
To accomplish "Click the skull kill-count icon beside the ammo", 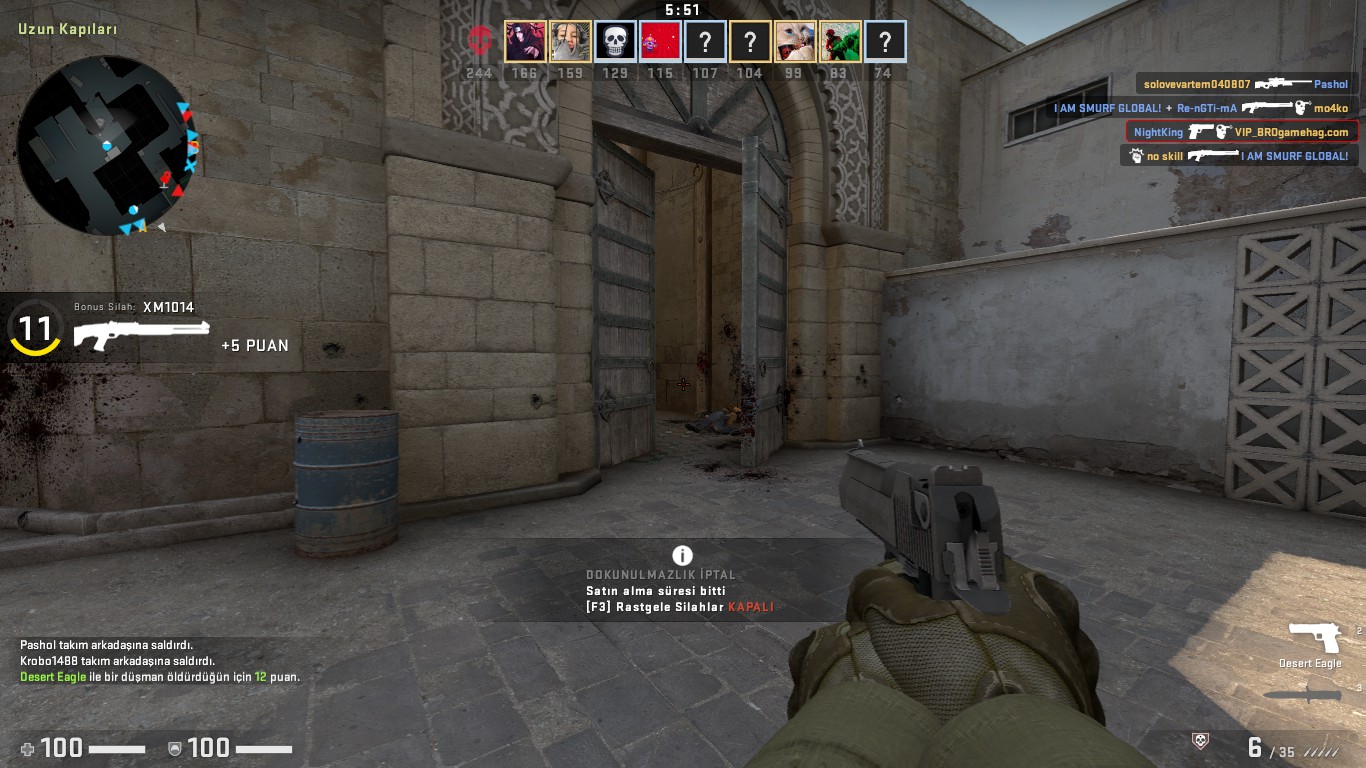I will click(x=1201, y=741).
